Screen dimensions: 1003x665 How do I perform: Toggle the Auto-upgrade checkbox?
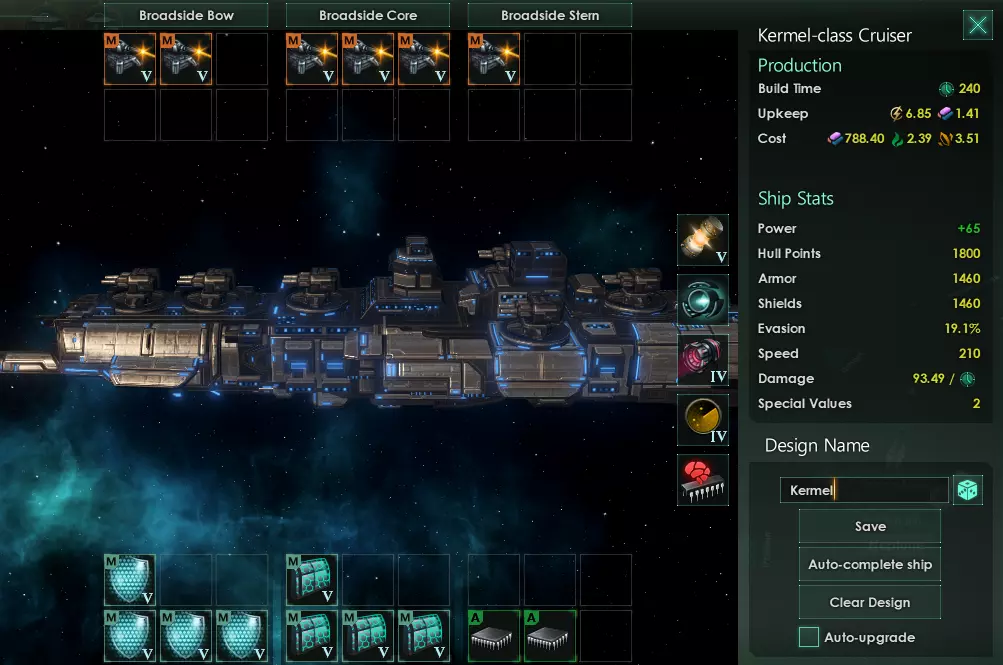pyautogui.click(x=809, y=637)
